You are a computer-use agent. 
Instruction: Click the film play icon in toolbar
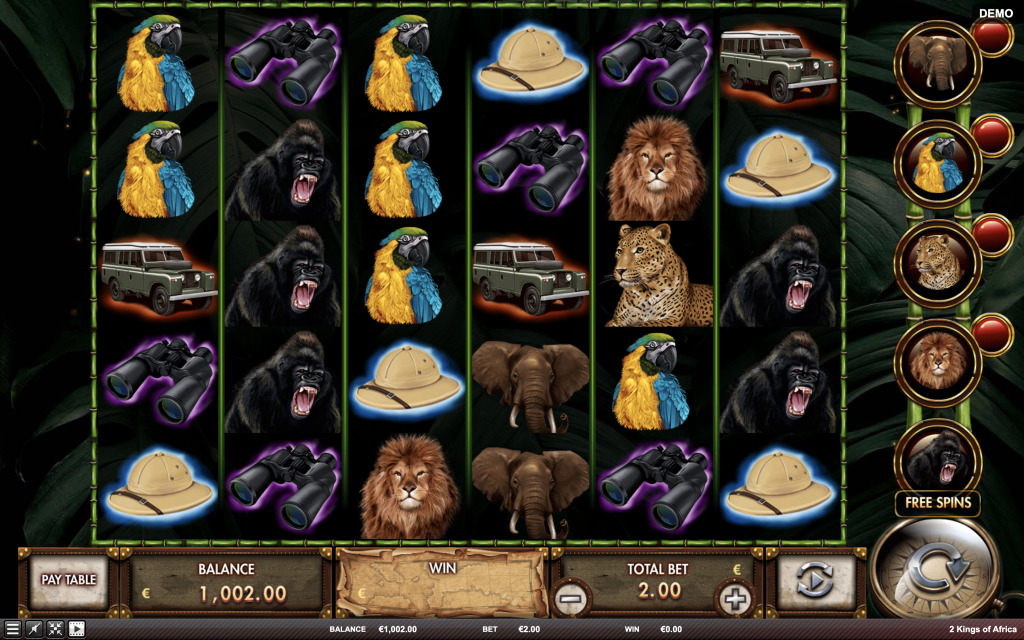(x=76, y=629)
